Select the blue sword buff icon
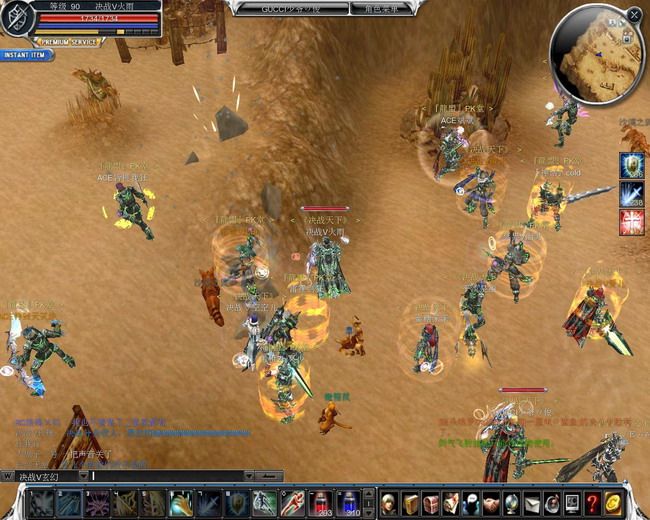Viewport: 650px width, 520px height. point(632,193)
